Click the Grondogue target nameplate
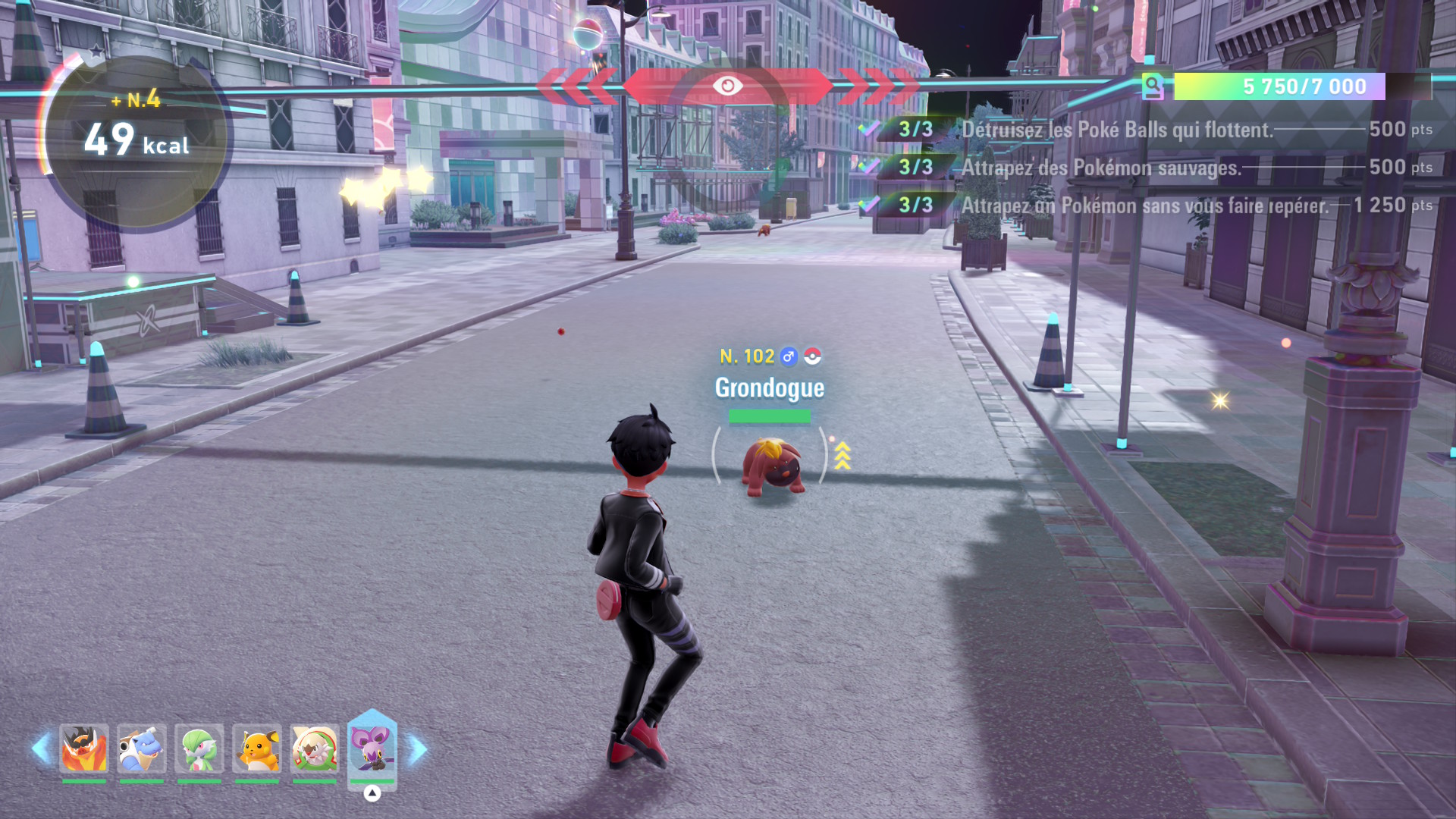Image resolution: width=1456 pixels, height=819 pixels. [x=769, y=388]
